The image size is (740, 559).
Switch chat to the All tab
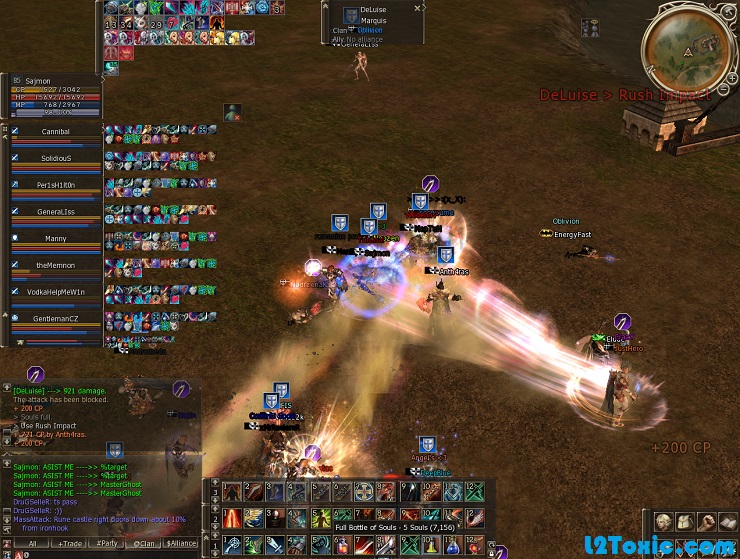click(x=32, y=543)
